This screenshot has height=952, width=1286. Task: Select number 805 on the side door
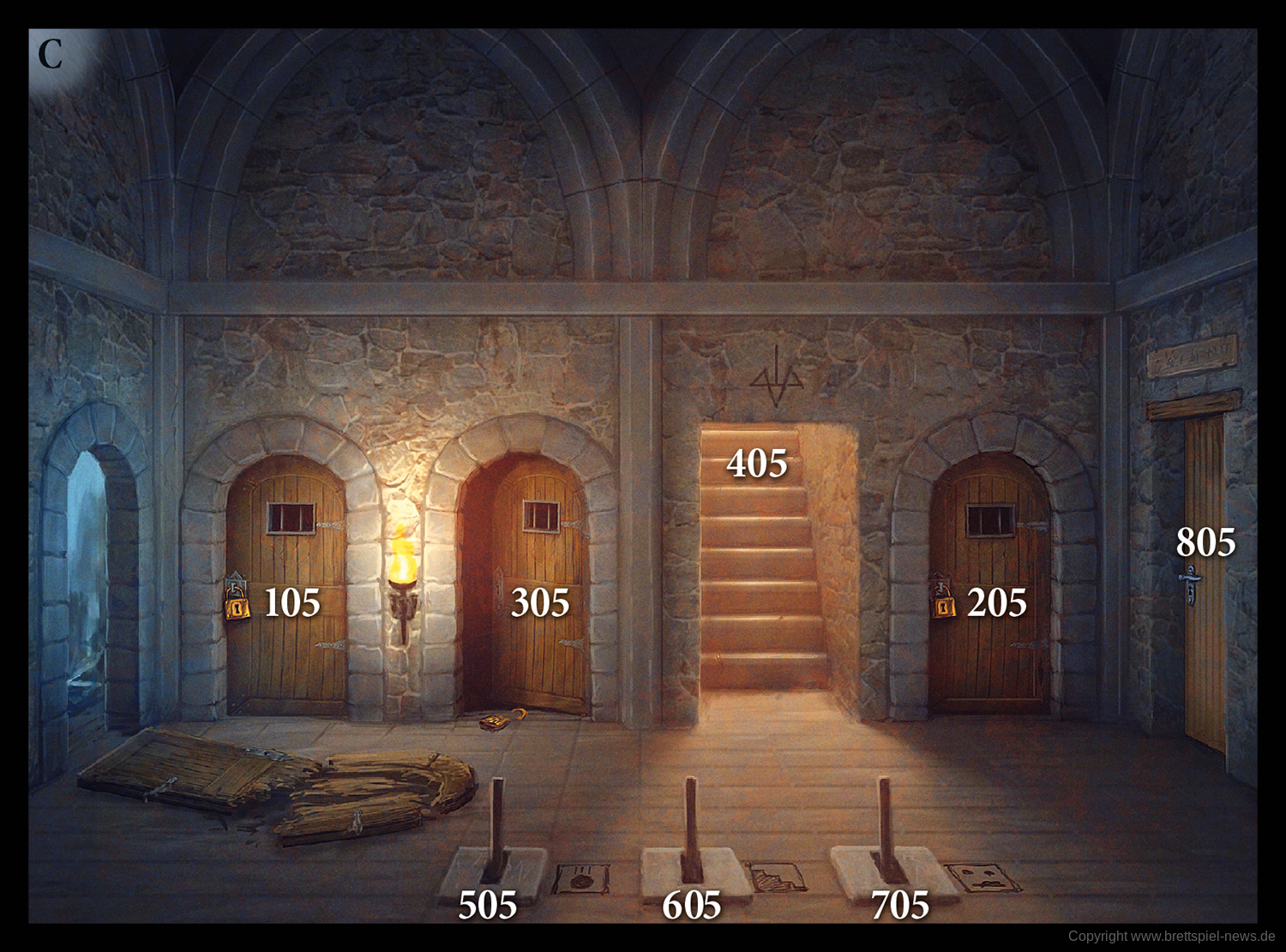coord(1205,542)
